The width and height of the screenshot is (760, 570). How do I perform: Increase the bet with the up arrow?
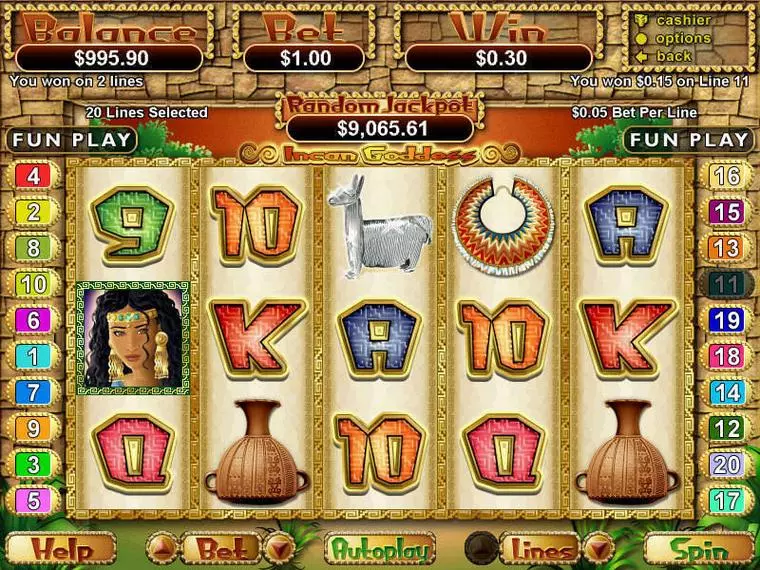coord(164,548)
